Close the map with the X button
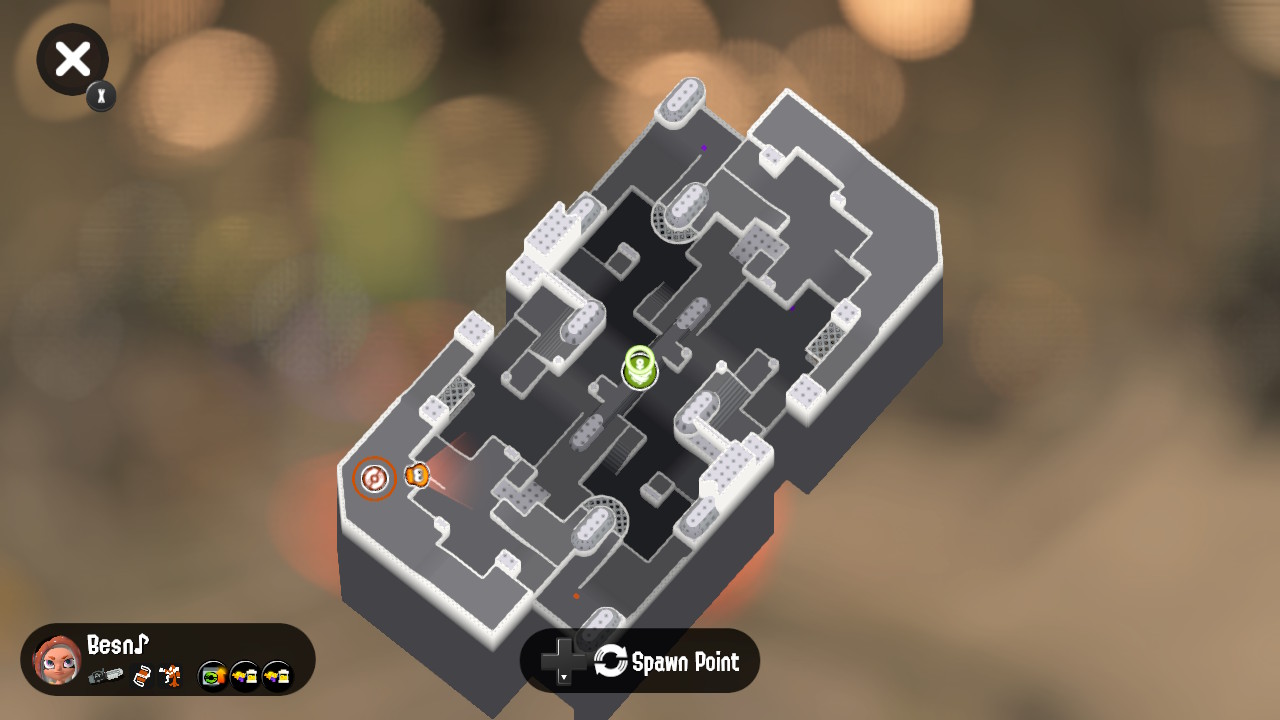Viewport: 1280px width, 720px height. [73, 60]
